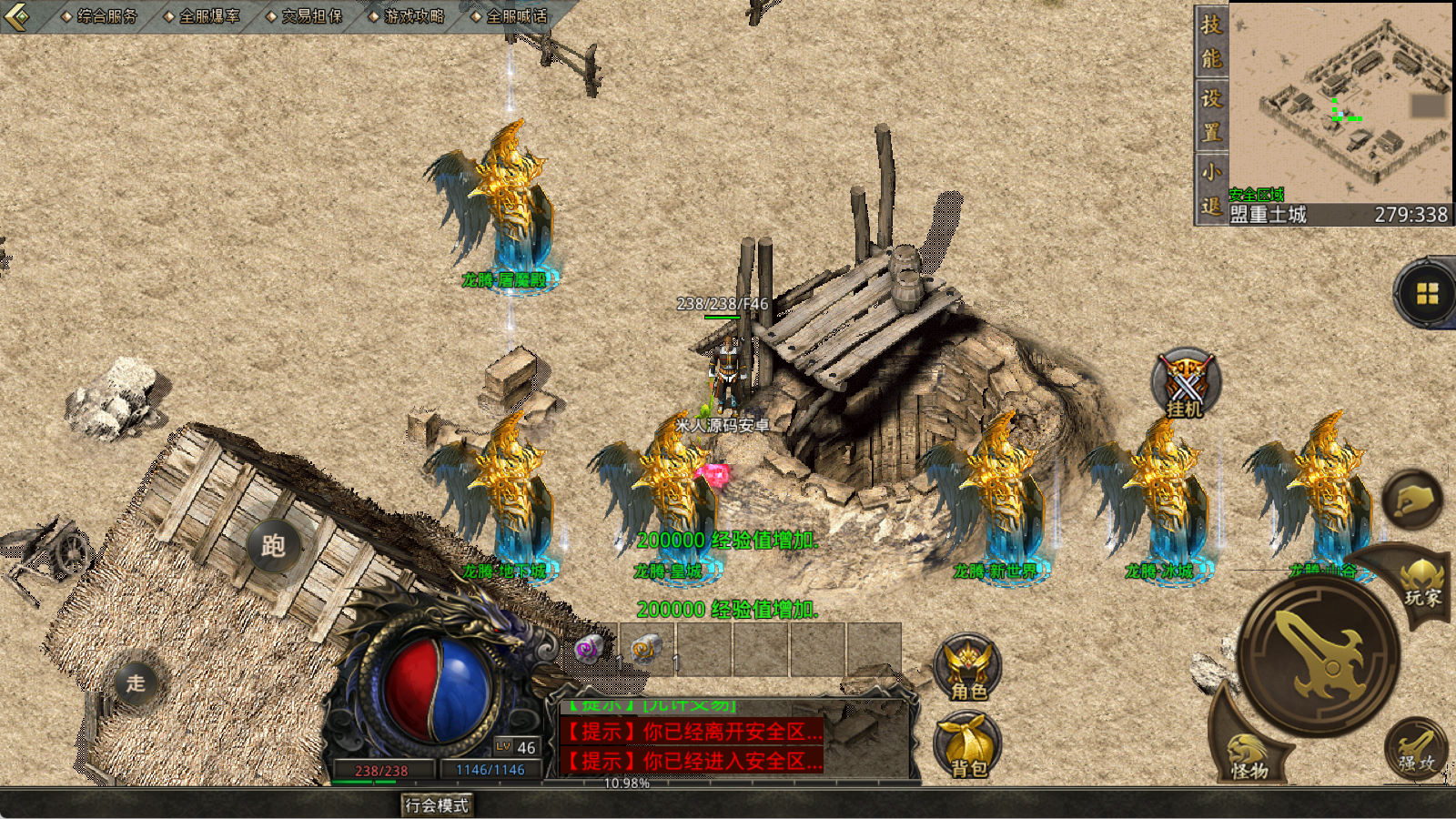Viewport: 1456px width, 819px height.
Task: Toggle the 强攻 forced attack button
Action: [1416, 751]
